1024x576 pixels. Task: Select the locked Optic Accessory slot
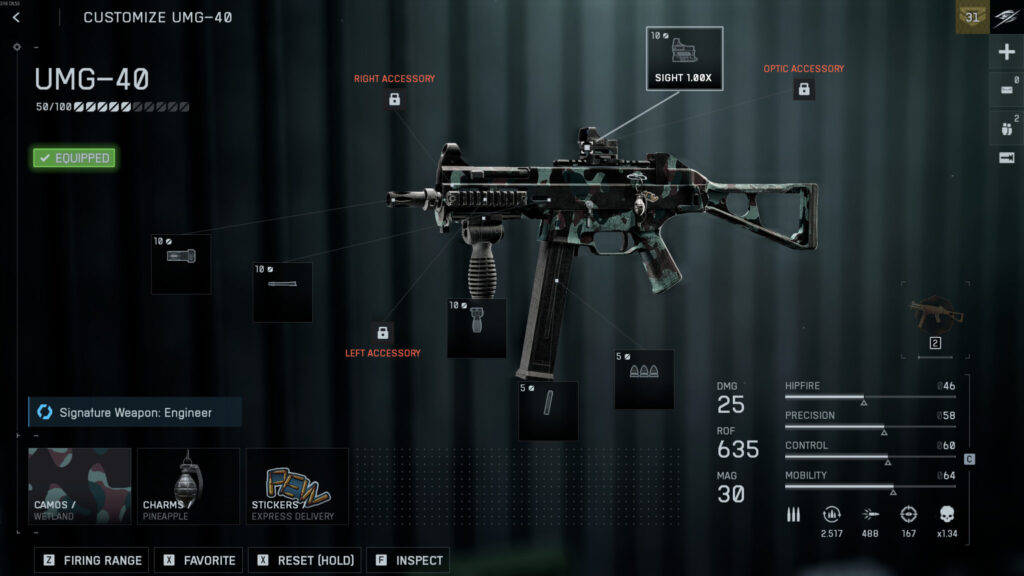click(803, 89)
